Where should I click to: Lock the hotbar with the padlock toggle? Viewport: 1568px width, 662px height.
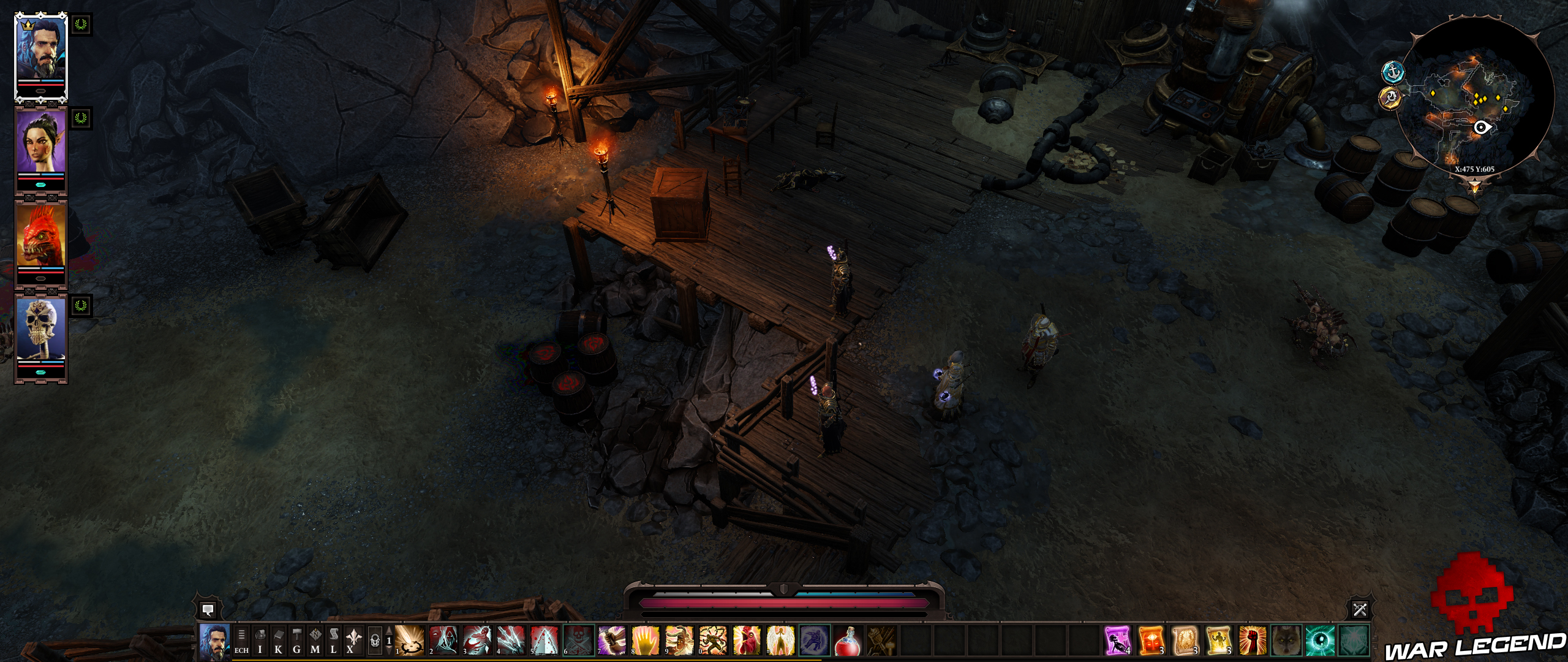click(375, 640)
